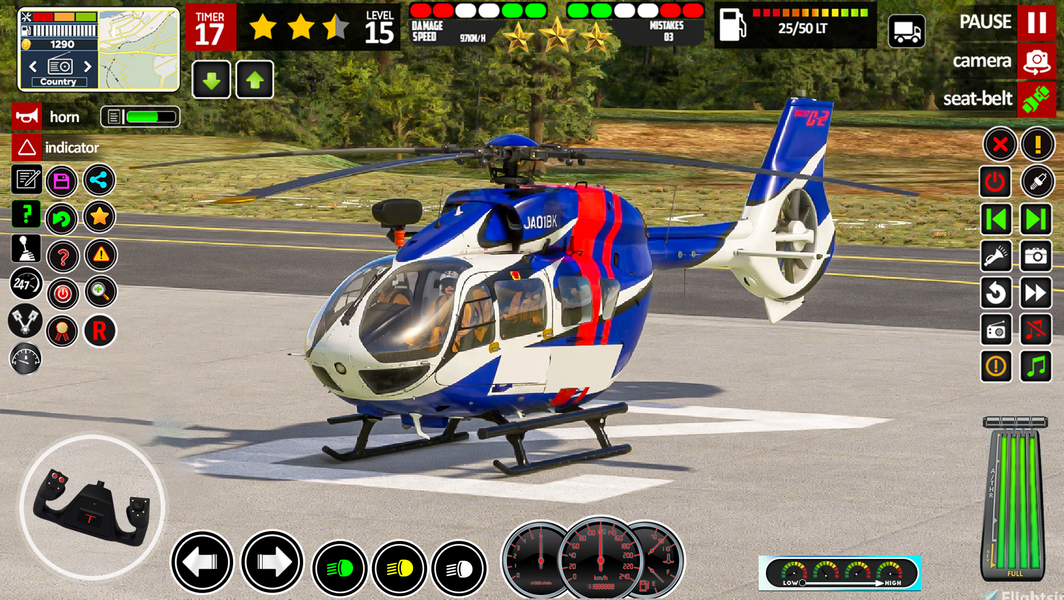This screenshot has width=1064, height=600.
Task: Switch to the previous radio station
Action: coord(995,219)
